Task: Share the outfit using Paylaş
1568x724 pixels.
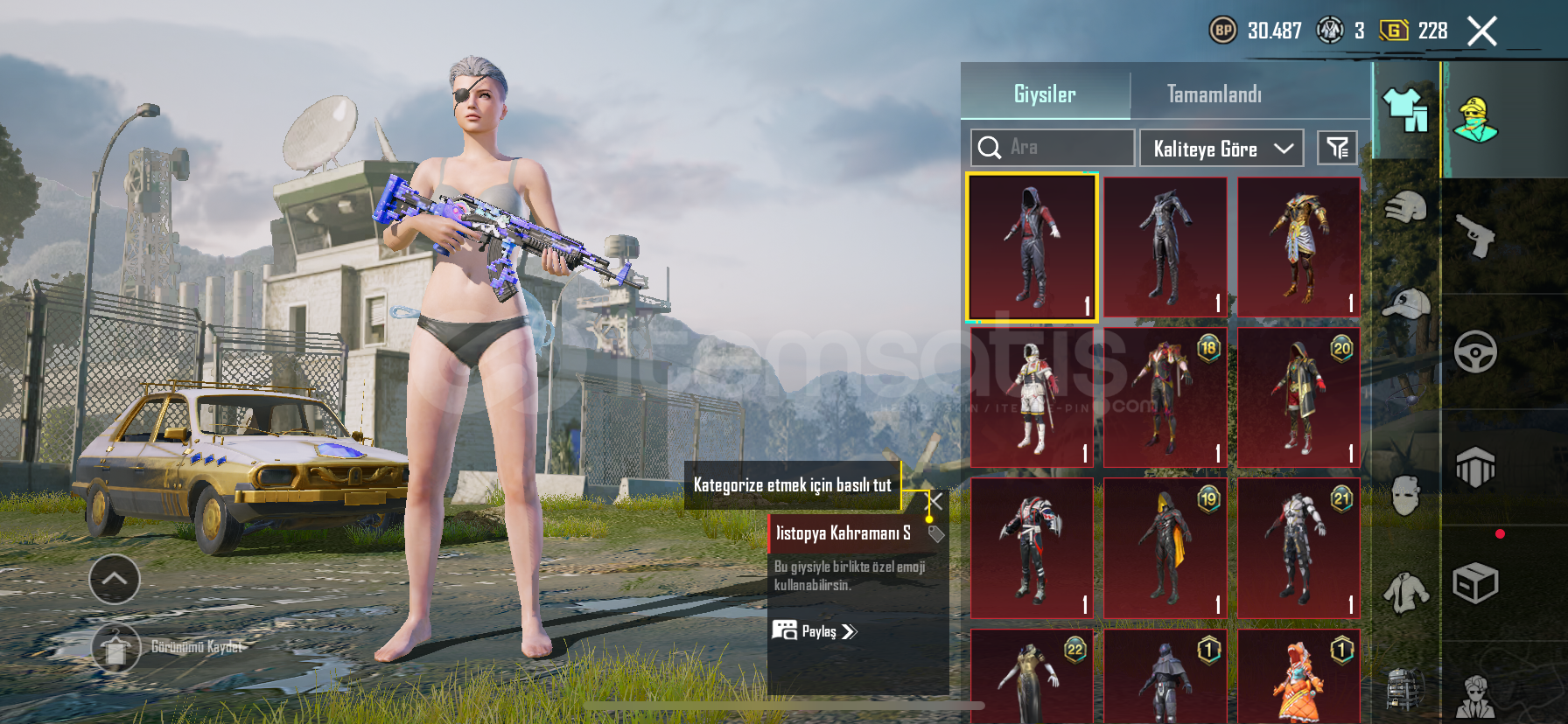Action: click(x=815, y=631)
